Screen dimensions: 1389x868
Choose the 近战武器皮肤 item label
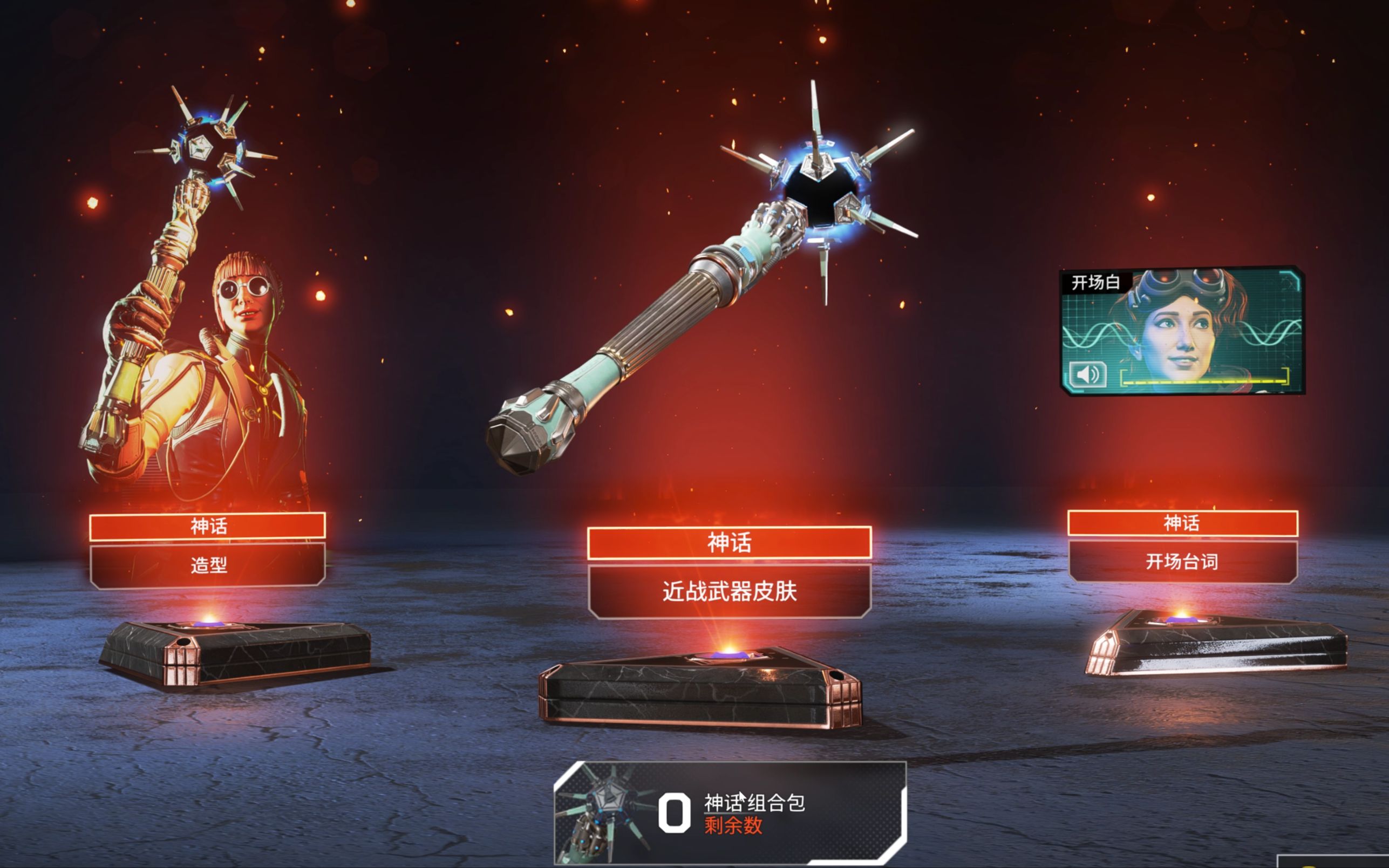pyautogui.click(x=729, y=591)
